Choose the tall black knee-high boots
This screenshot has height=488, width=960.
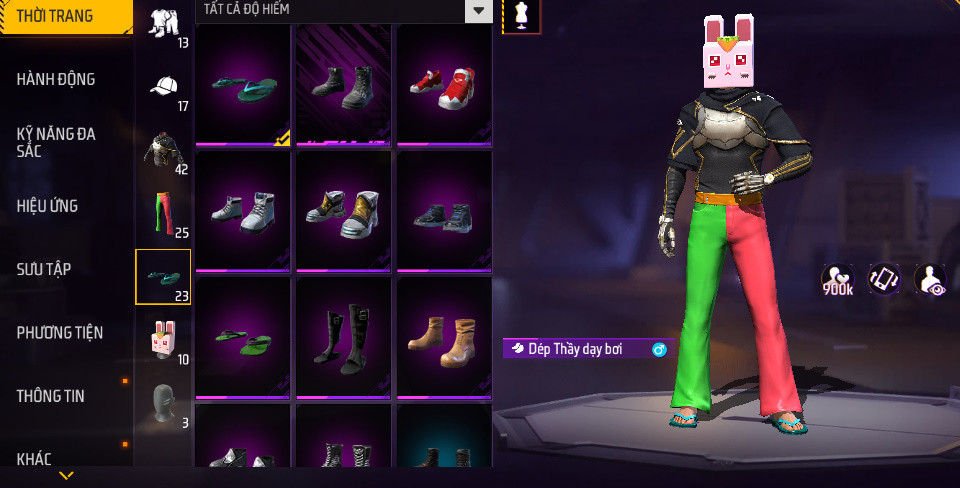342,336
